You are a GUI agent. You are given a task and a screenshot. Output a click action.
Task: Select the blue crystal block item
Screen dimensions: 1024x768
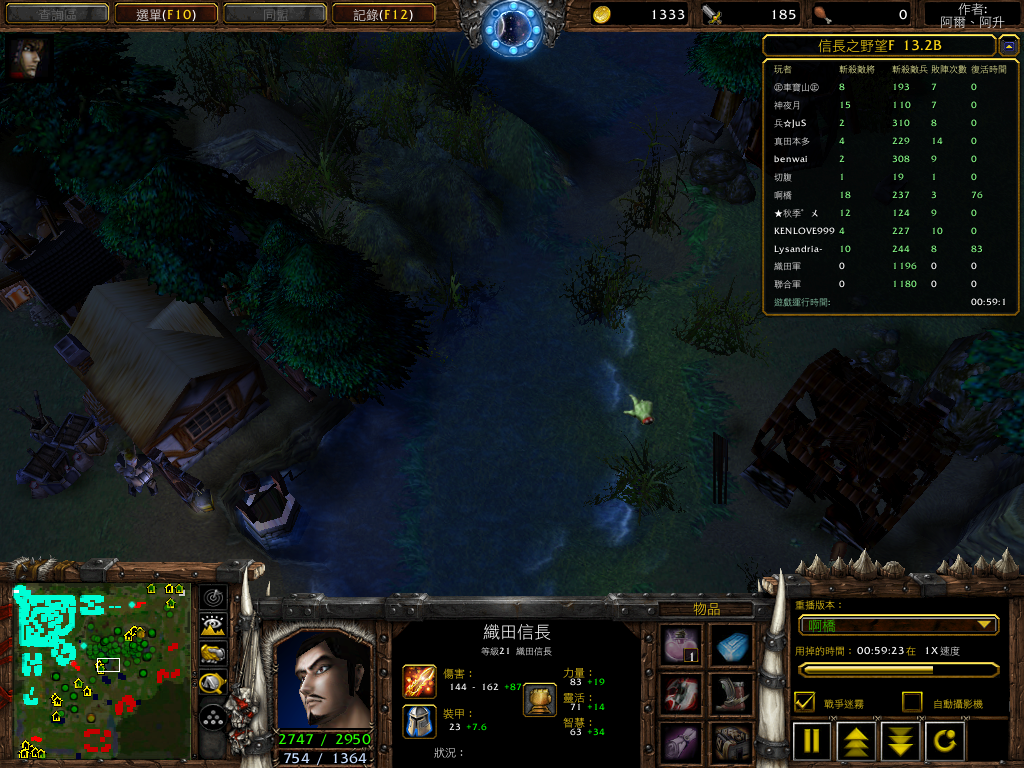732,646
